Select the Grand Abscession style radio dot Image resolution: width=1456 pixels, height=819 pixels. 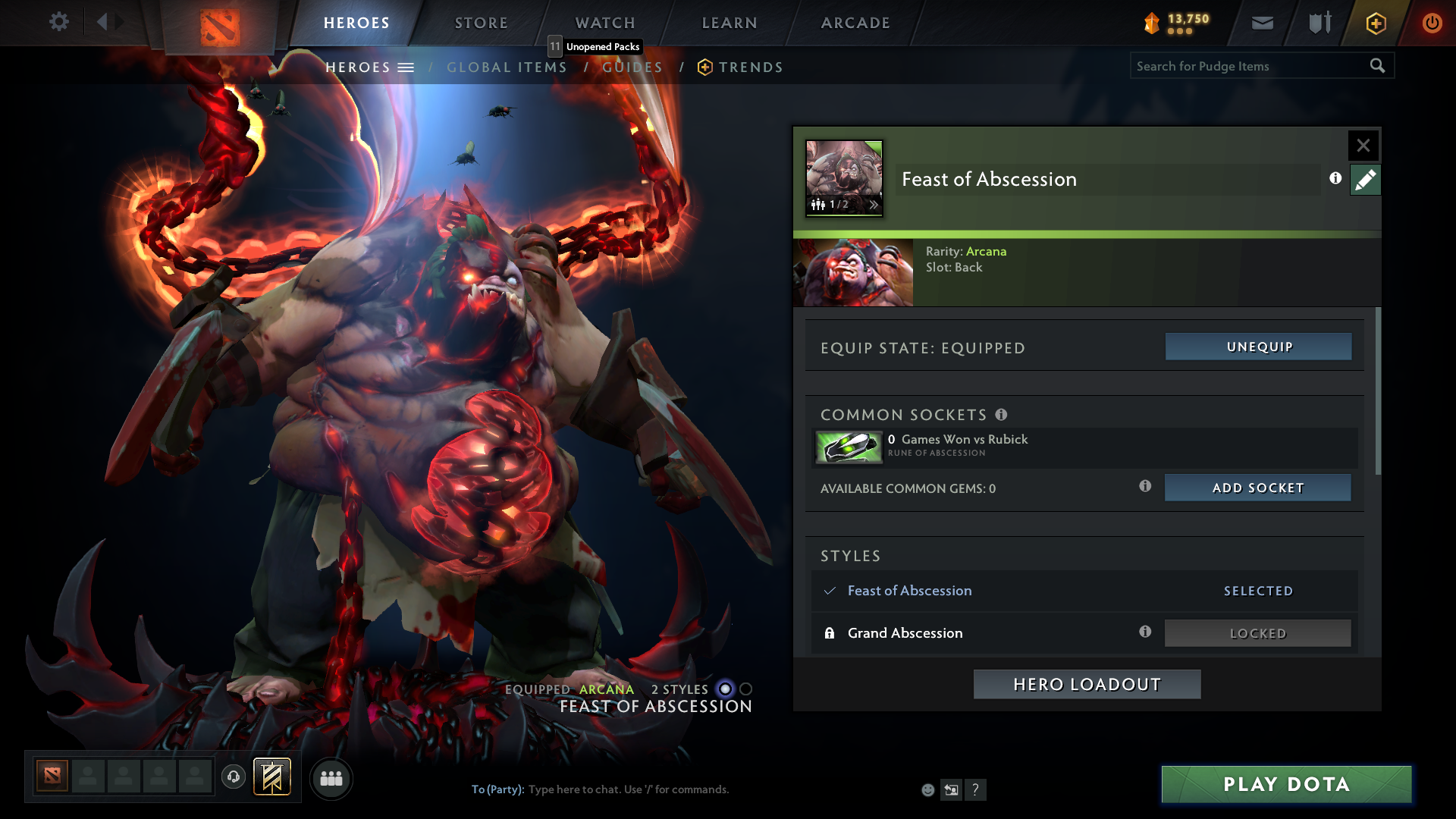point(745,689)
